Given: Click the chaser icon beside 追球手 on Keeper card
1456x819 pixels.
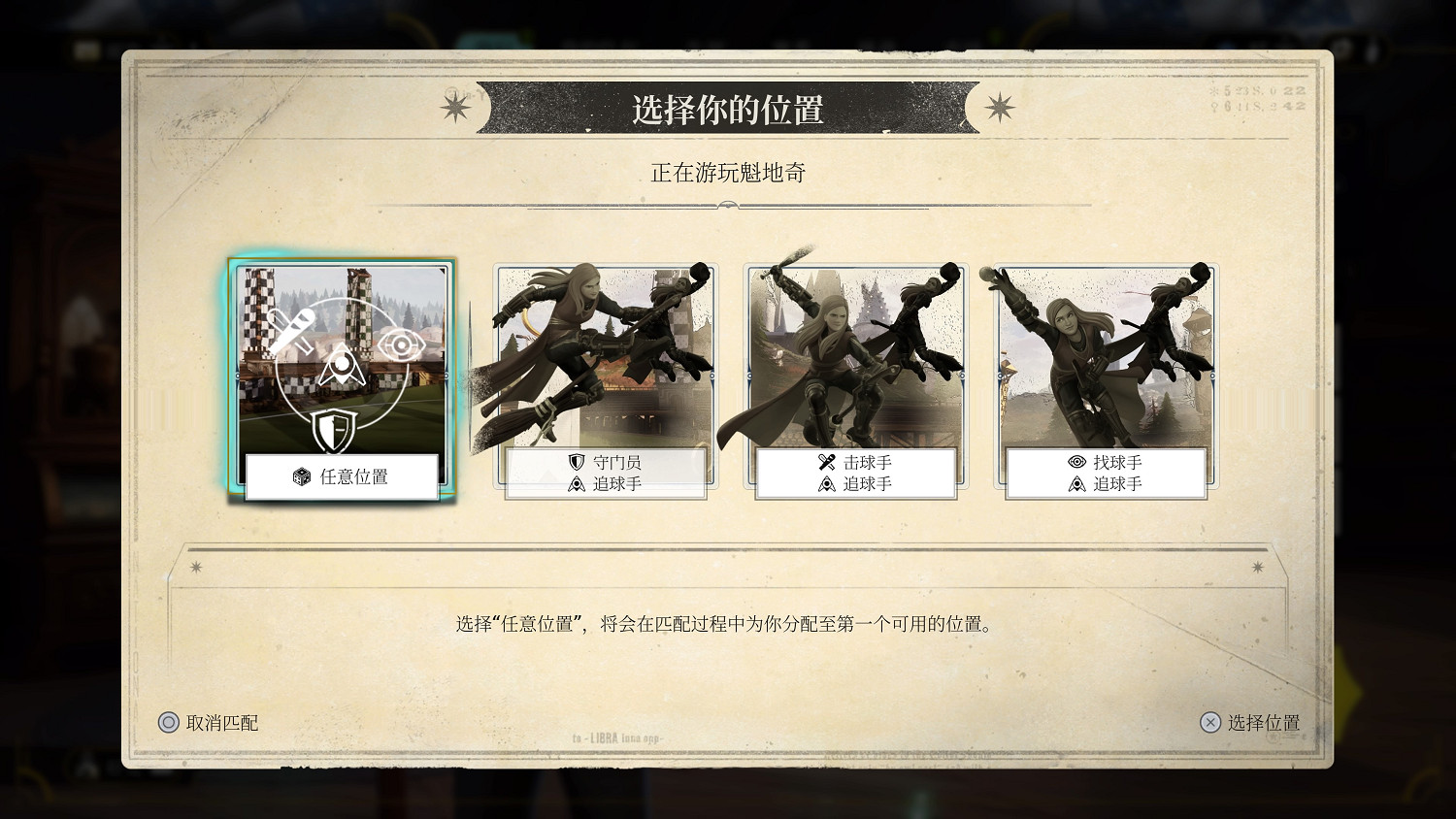Looking at the screenshot, I should pyautogui.click(x=577, y=483).
